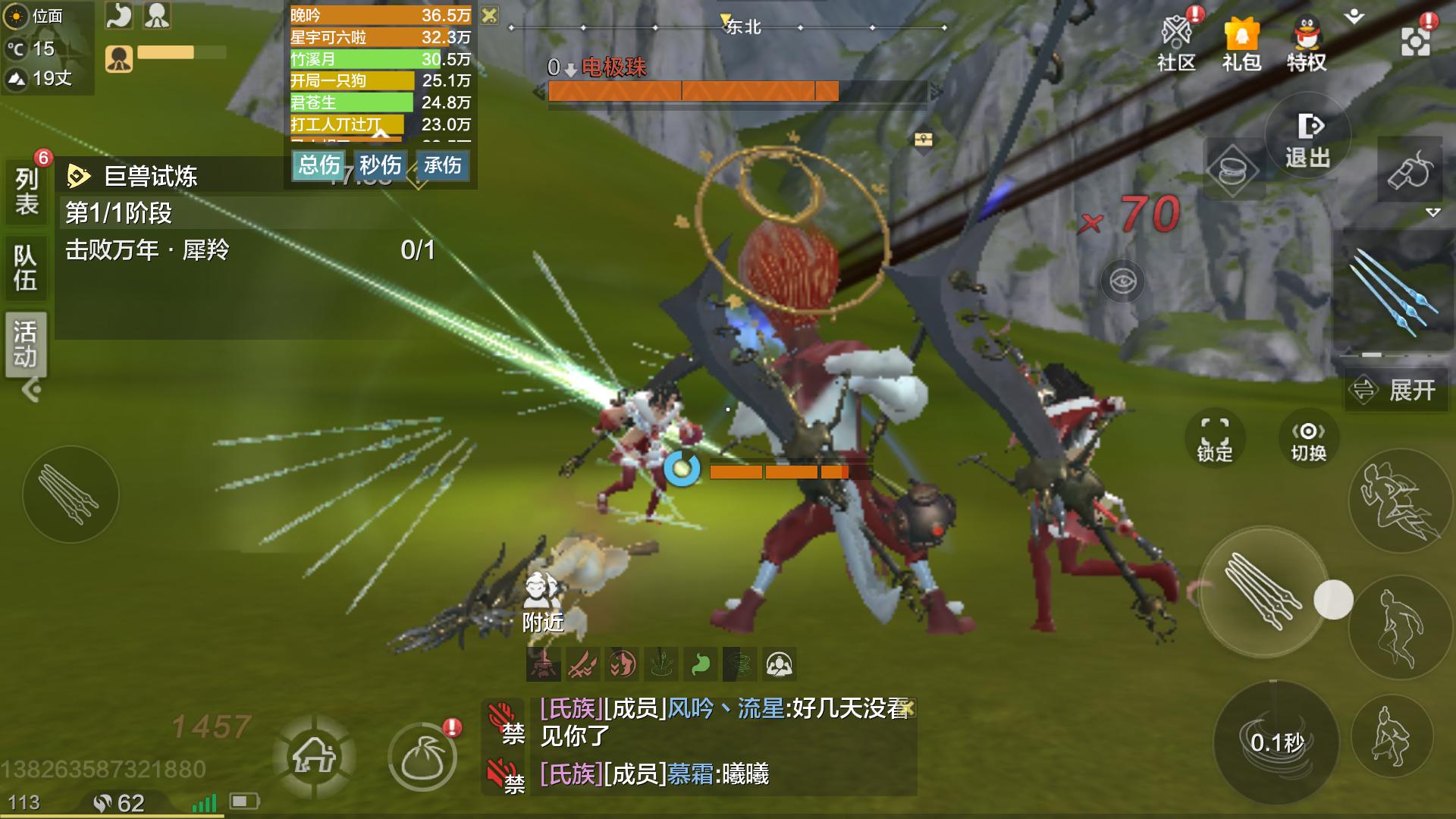Close the damage ranking panel

click(x=490, y=15)
